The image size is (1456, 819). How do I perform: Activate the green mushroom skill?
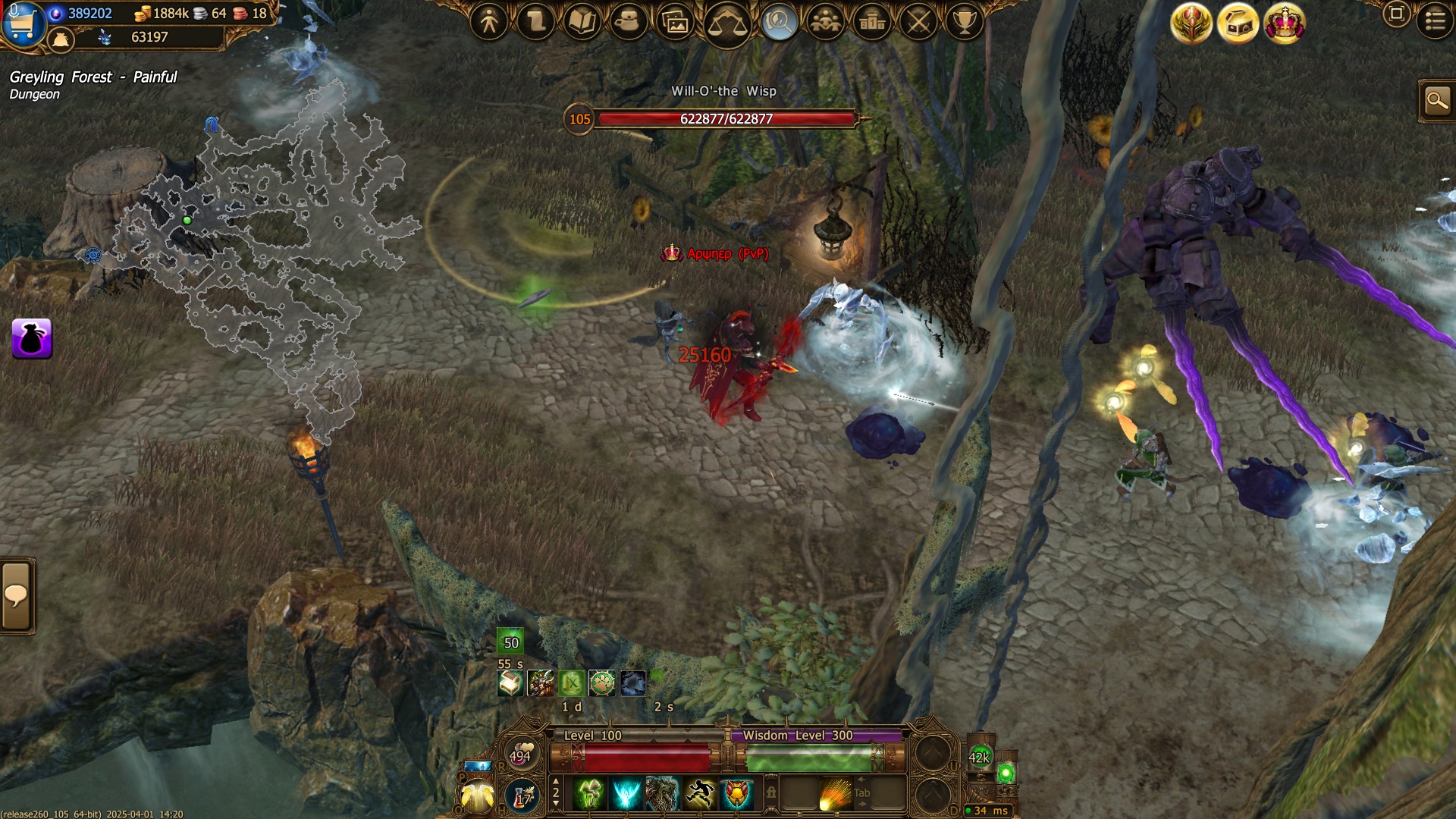pyautogui.click(x=589, y=794)
